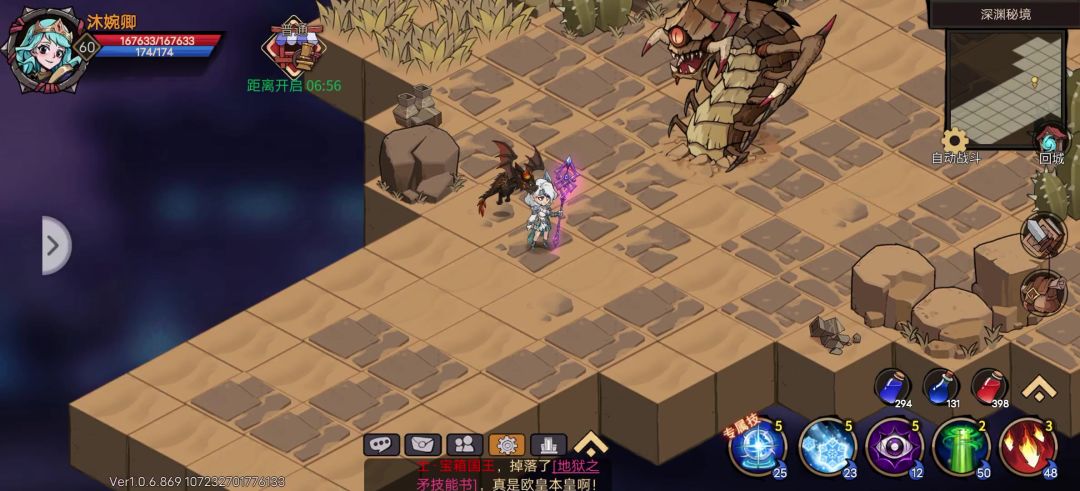The width and height of the screenshot is (1080, 491).
Task: Select the orange gear settings button
Action: pyautogui.click(x=506, y=445)
